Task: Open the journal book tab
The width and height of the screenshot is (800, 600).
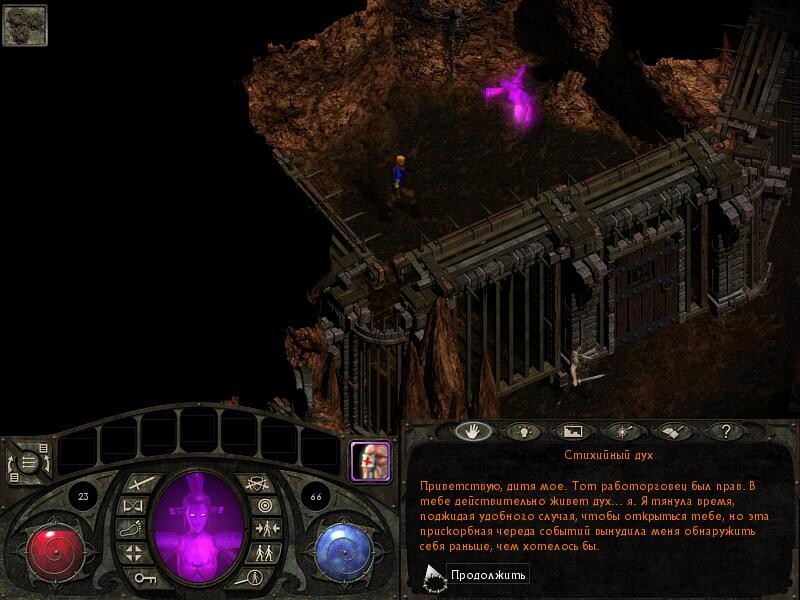Action: (x=671, y=432)
